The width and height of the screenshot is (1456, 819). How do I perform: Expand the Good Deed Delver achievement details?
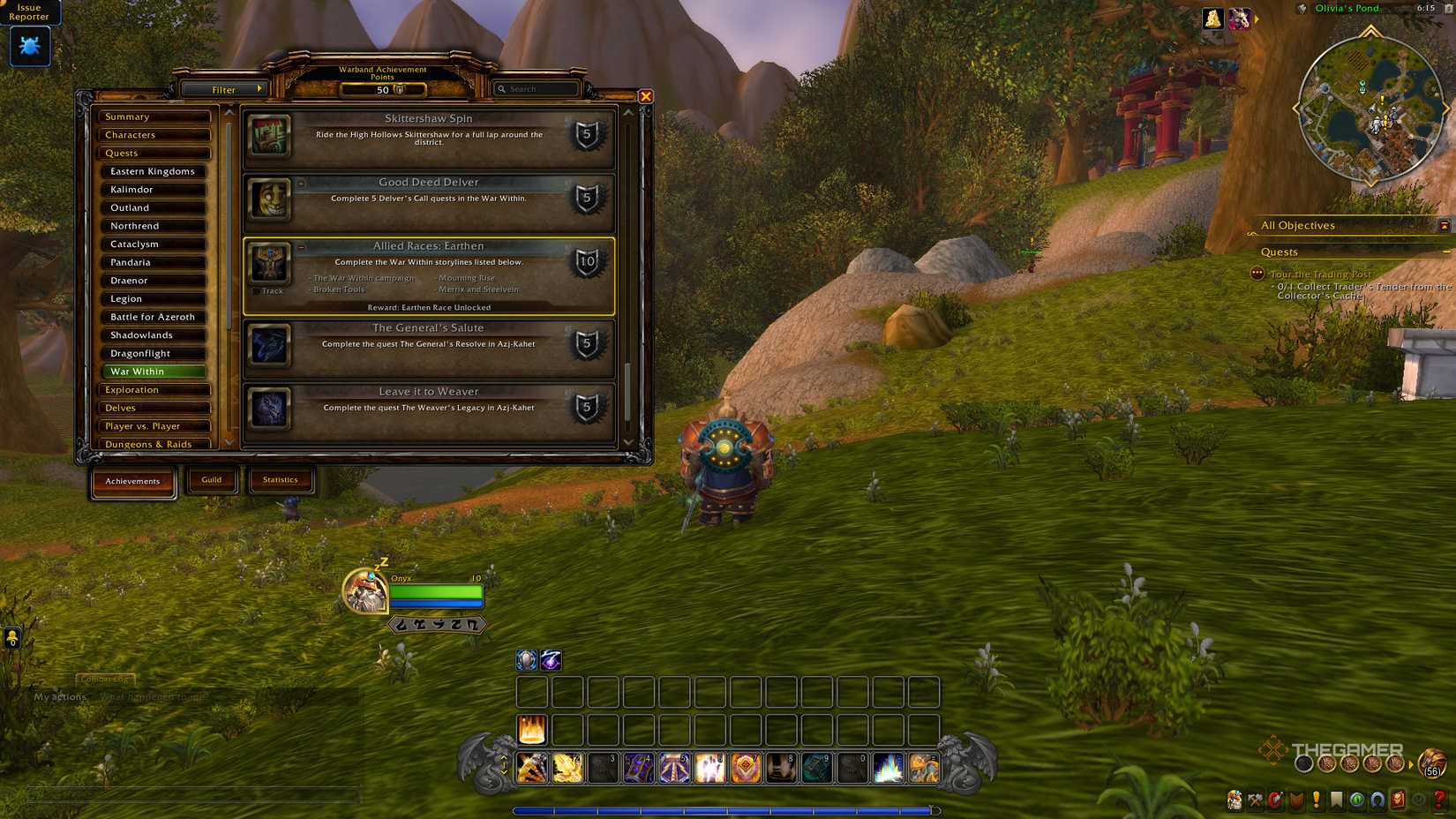point(300,183)
